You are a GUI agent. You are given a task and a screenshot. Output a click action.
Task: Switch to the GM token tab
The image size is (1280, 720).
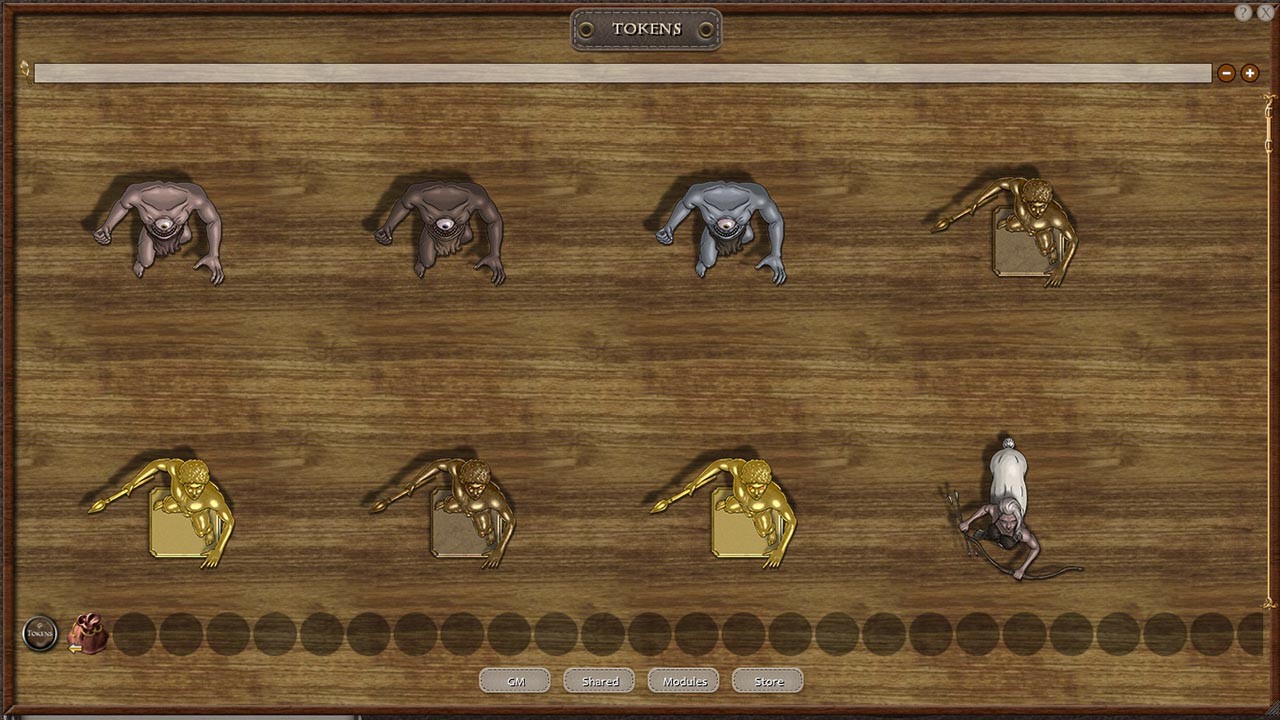point(515,680)
